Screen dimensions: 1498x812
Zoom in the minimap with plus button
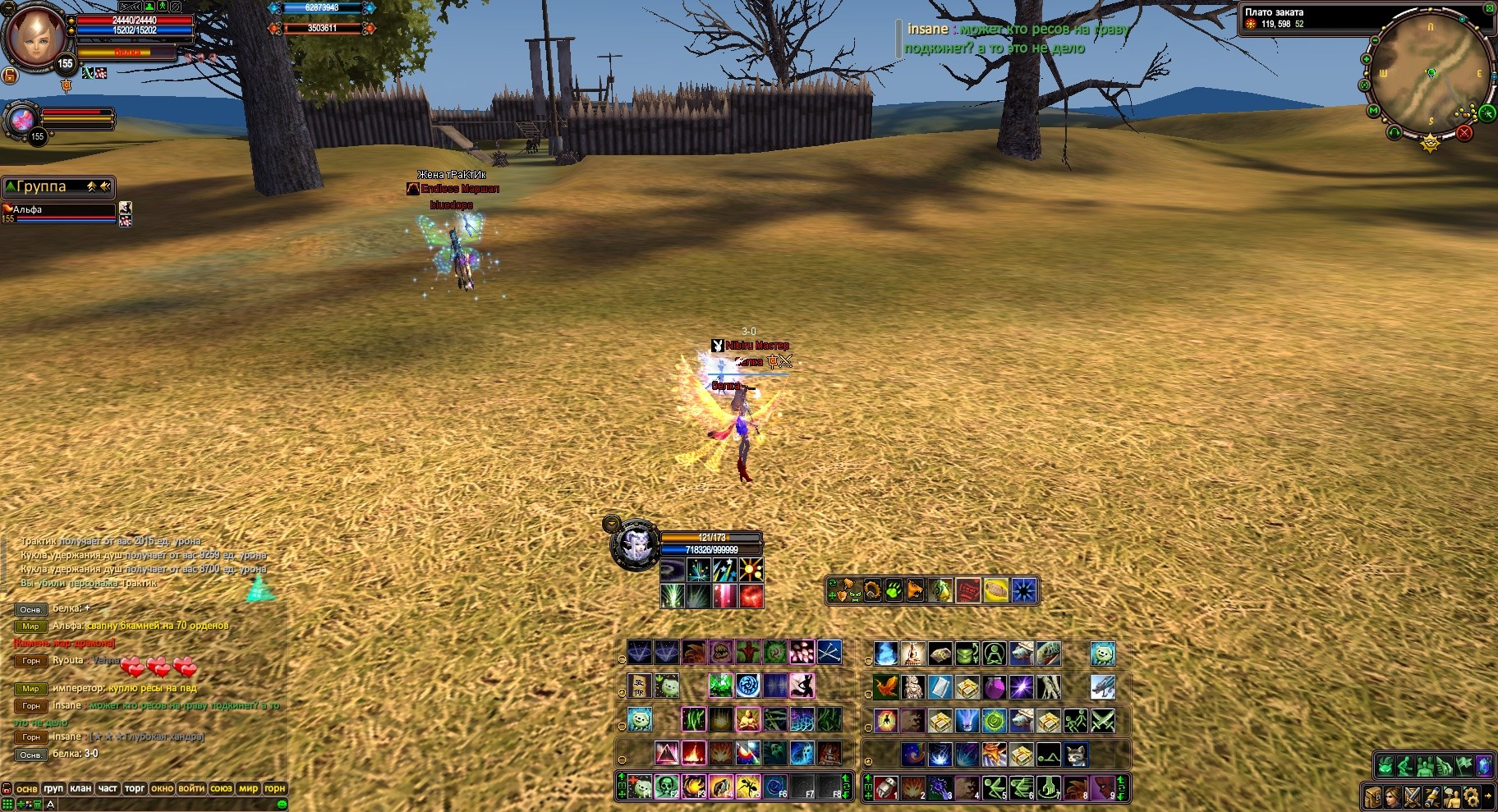click(1367, 59)
